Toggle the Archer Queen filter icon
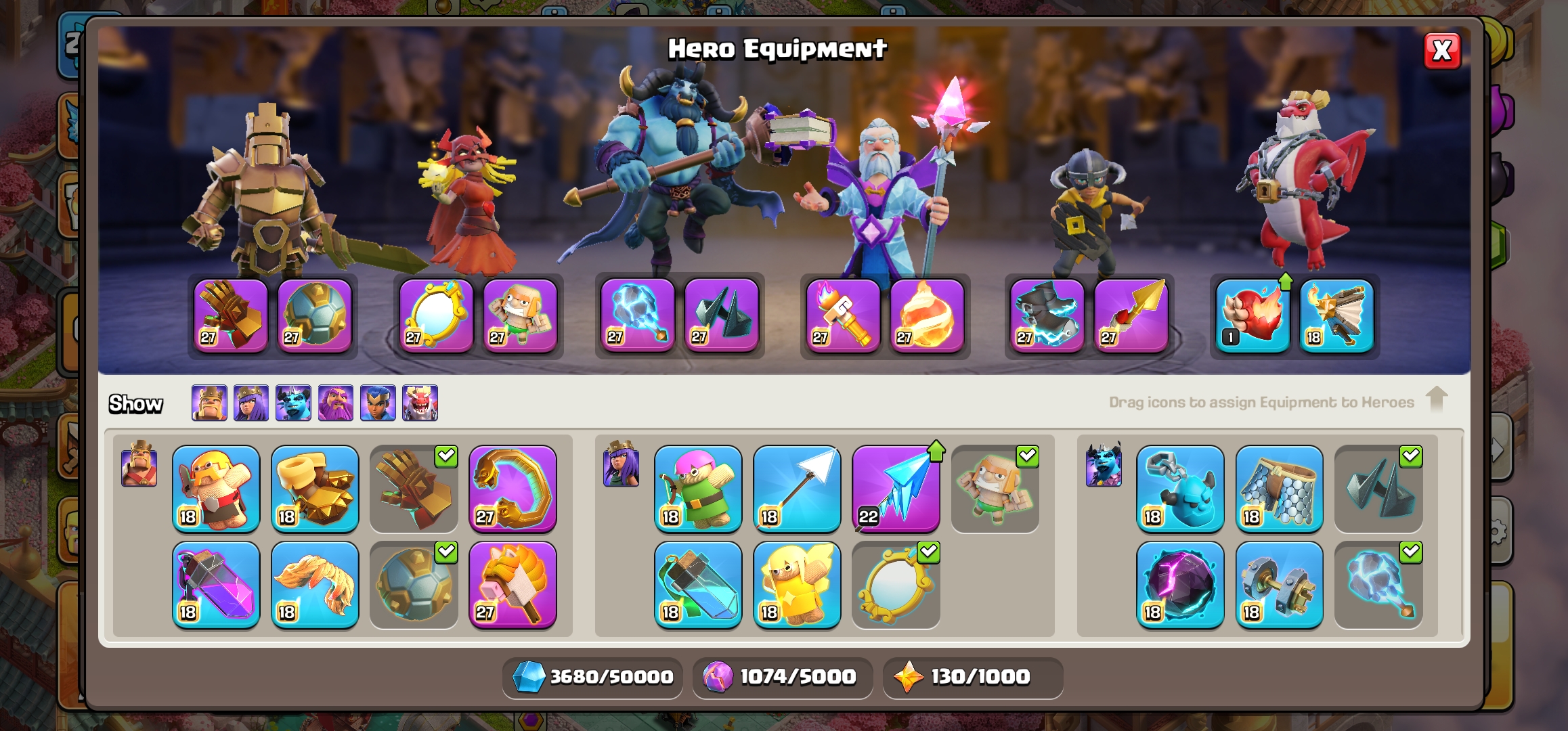Viewport: 1568px width, 731px height. coord(251,403)
